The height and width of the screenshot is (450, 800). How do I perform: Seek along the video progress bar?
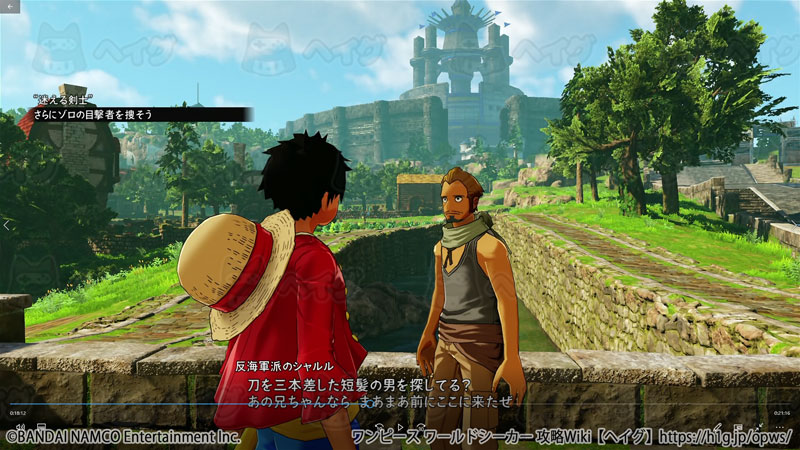[x=400, y=404]
